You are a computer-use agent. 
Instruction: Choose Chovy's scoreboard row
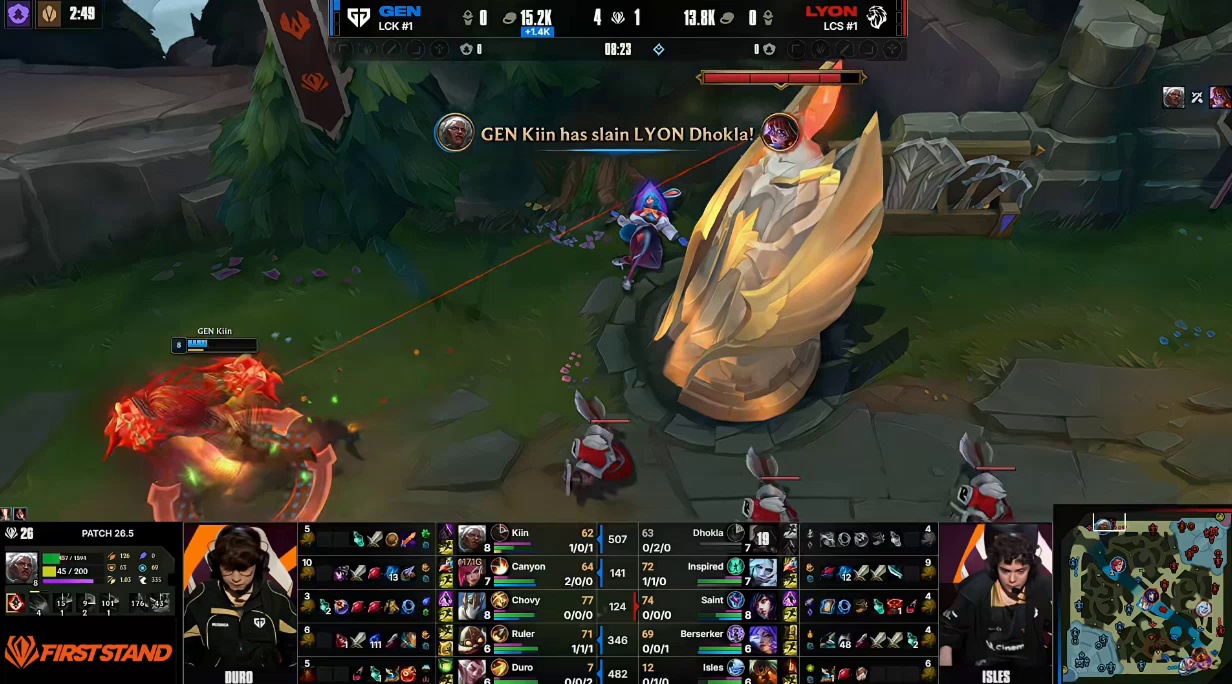coord(520,606)
